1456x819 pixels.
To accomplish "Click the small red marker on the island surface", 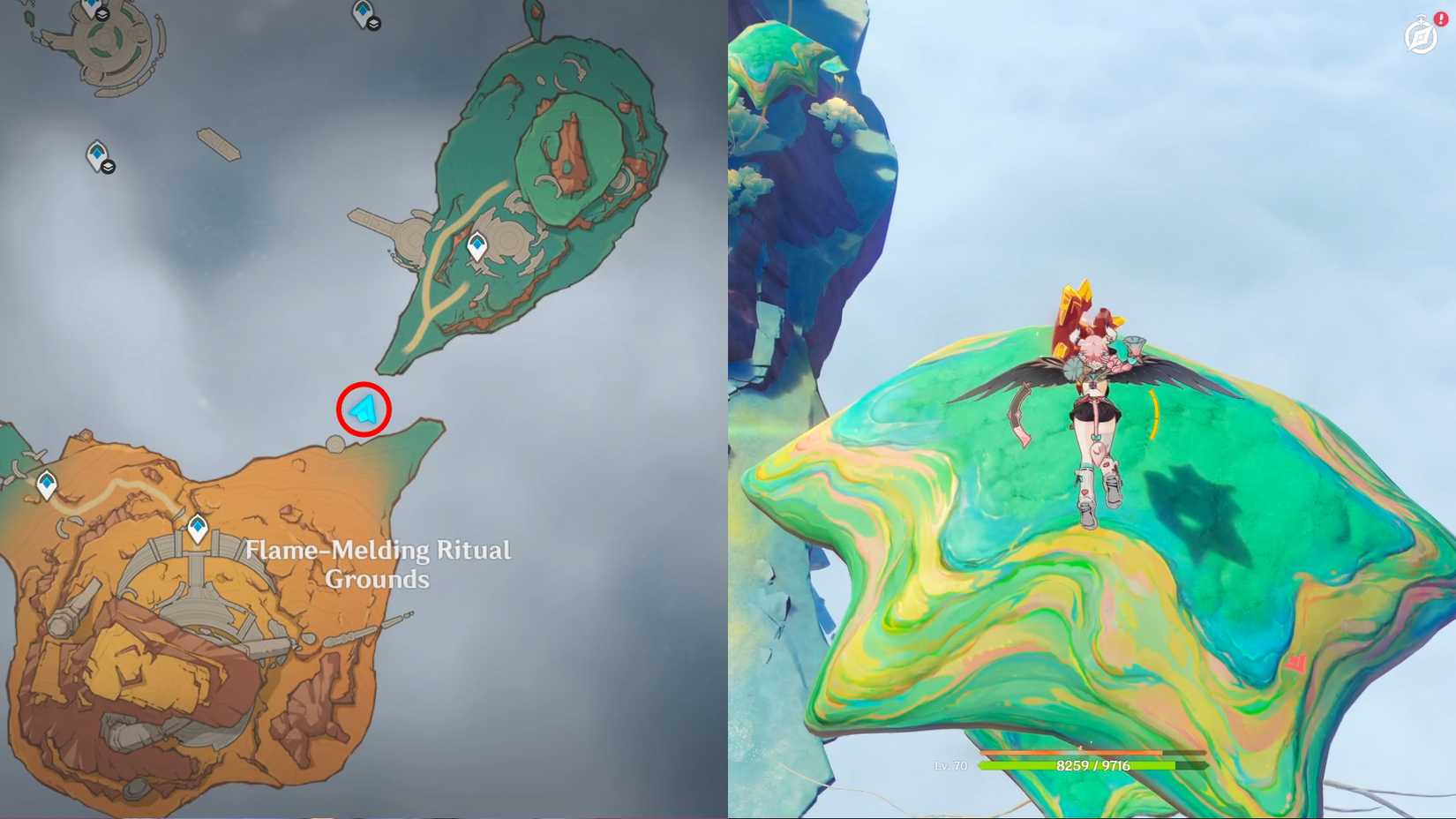I will click(1296, 660).
